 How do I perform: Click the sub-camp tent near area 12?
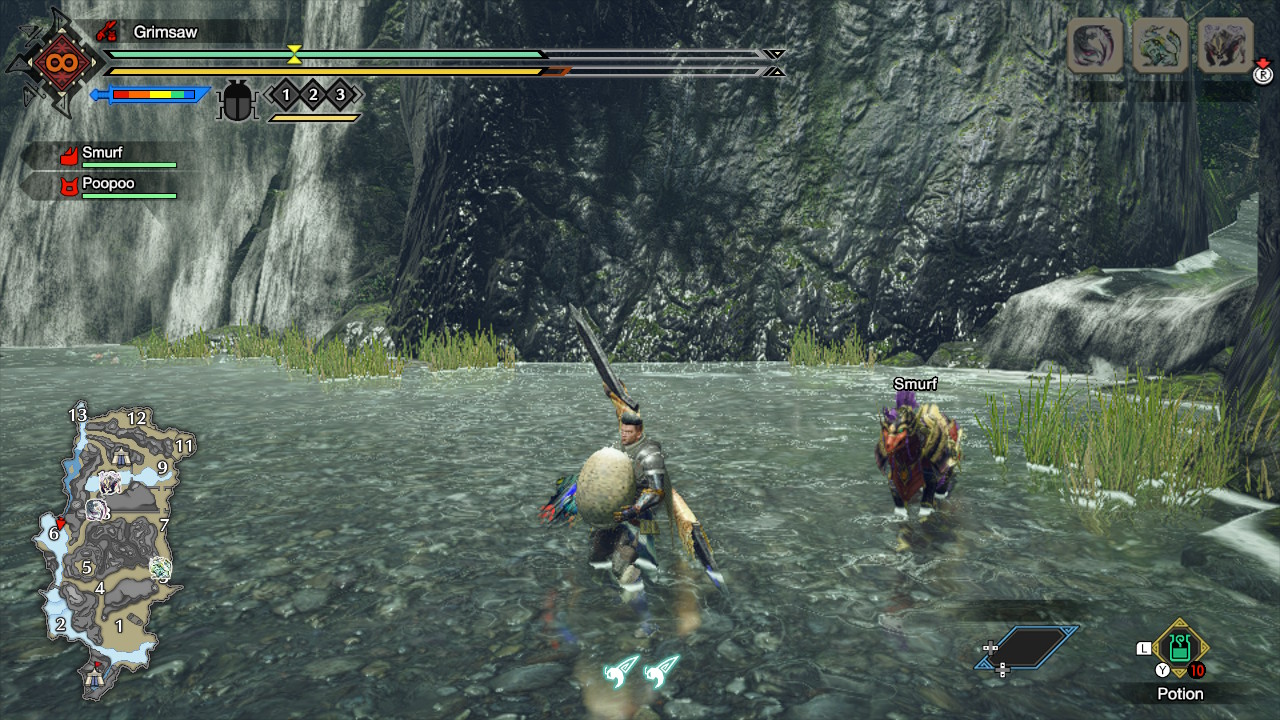coord(121,456)
